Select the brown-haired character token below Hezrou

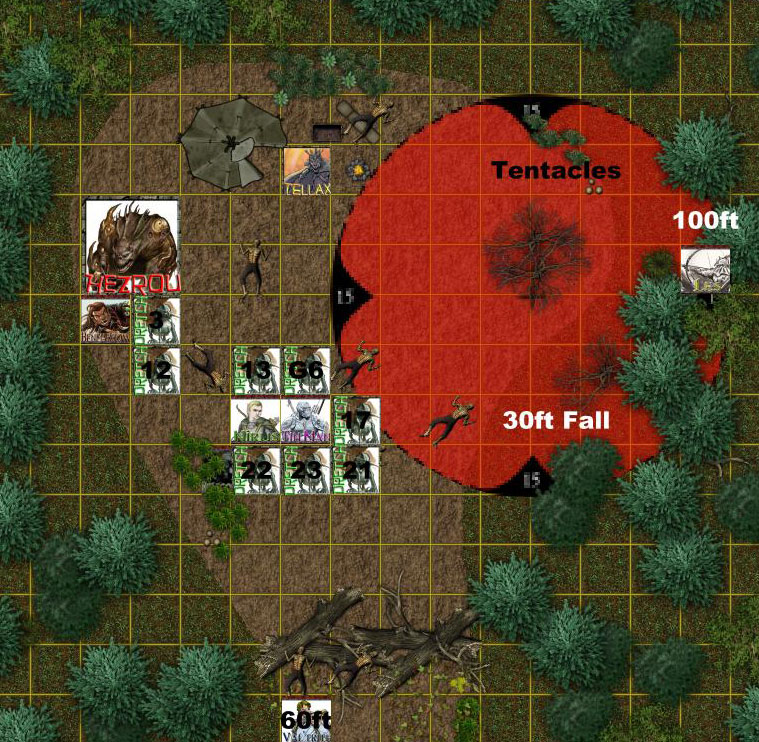(x=107, y=321)
